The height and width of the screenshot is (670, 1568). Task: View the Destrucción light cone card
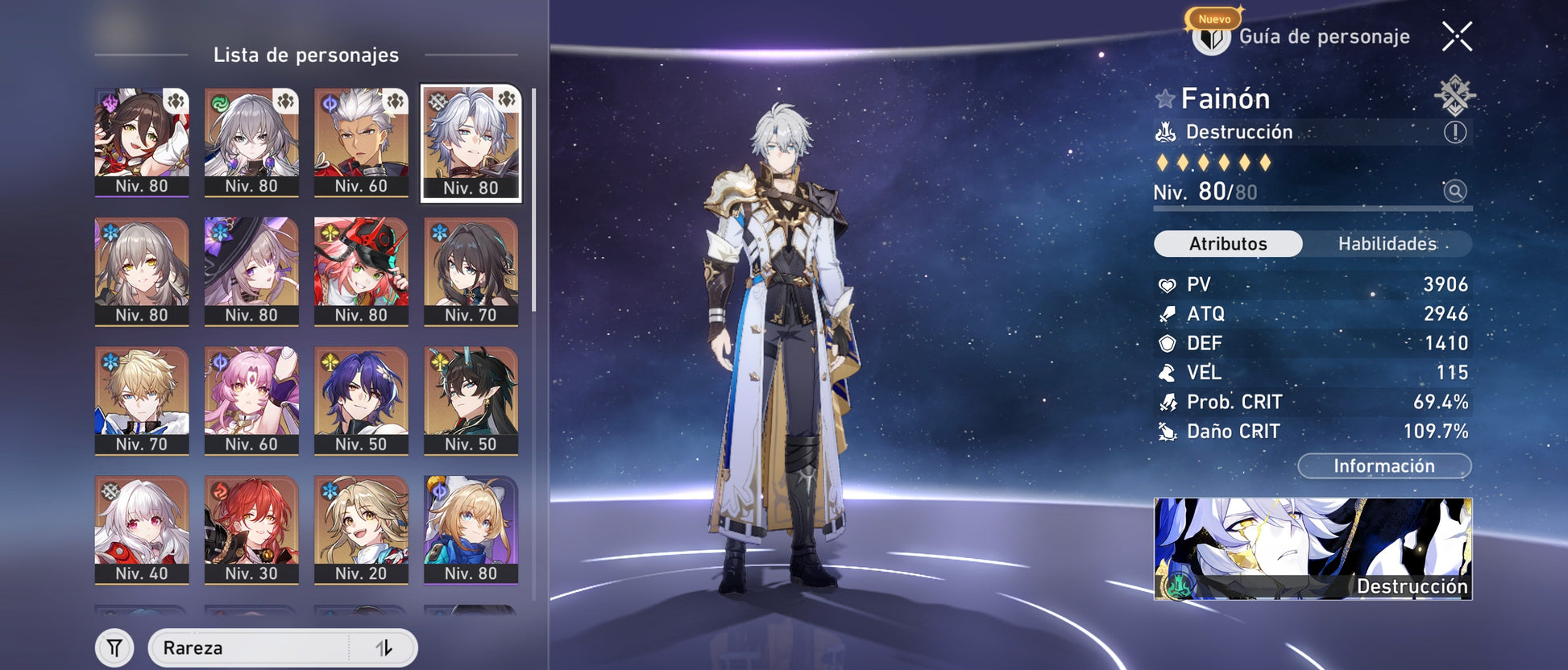coord(1313,548)
